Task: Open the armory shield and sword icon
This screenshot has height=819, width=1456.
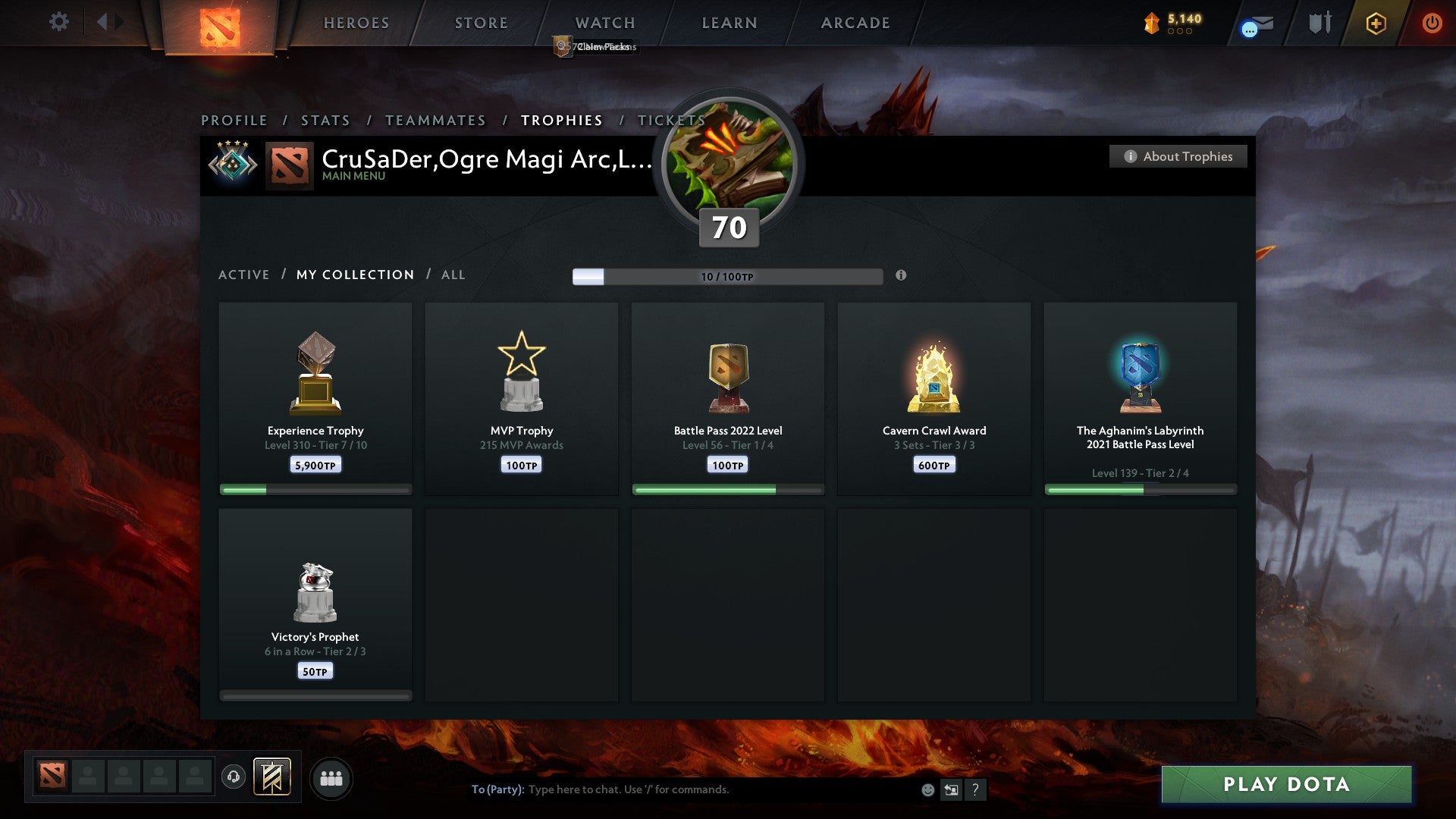Action: (x=1319, y=23)
